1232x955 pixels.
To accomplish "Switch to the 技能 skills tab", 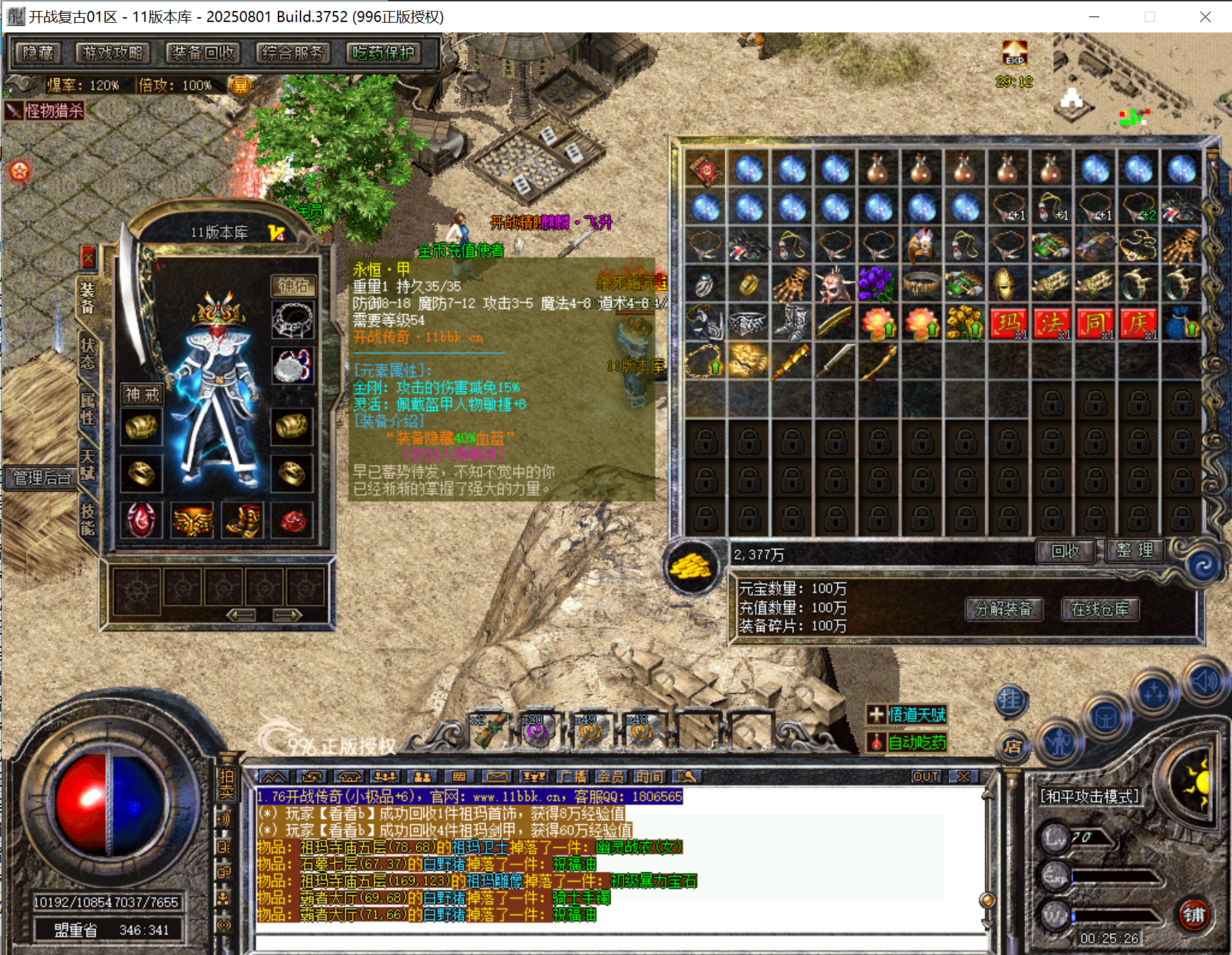I will (87, 520).
